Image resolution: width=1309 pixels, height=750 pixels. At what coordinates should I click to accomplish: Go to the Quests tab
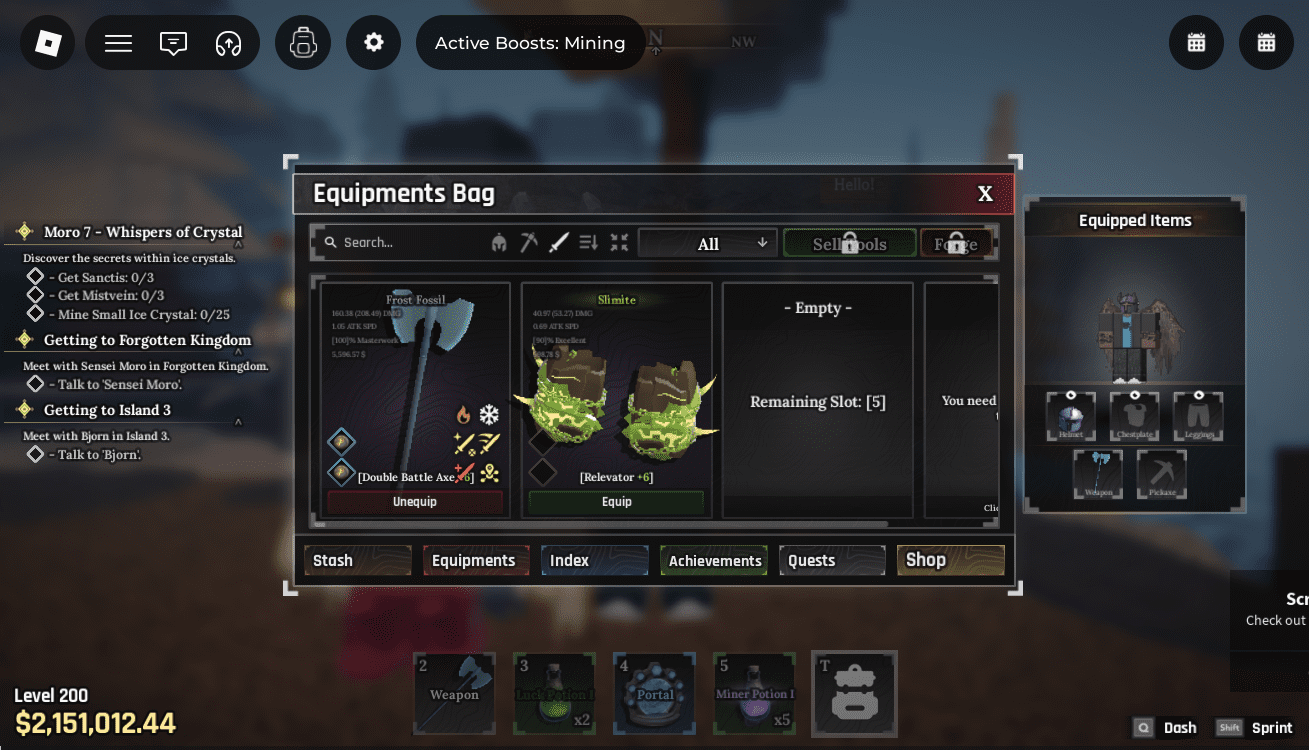click(832, 560)
